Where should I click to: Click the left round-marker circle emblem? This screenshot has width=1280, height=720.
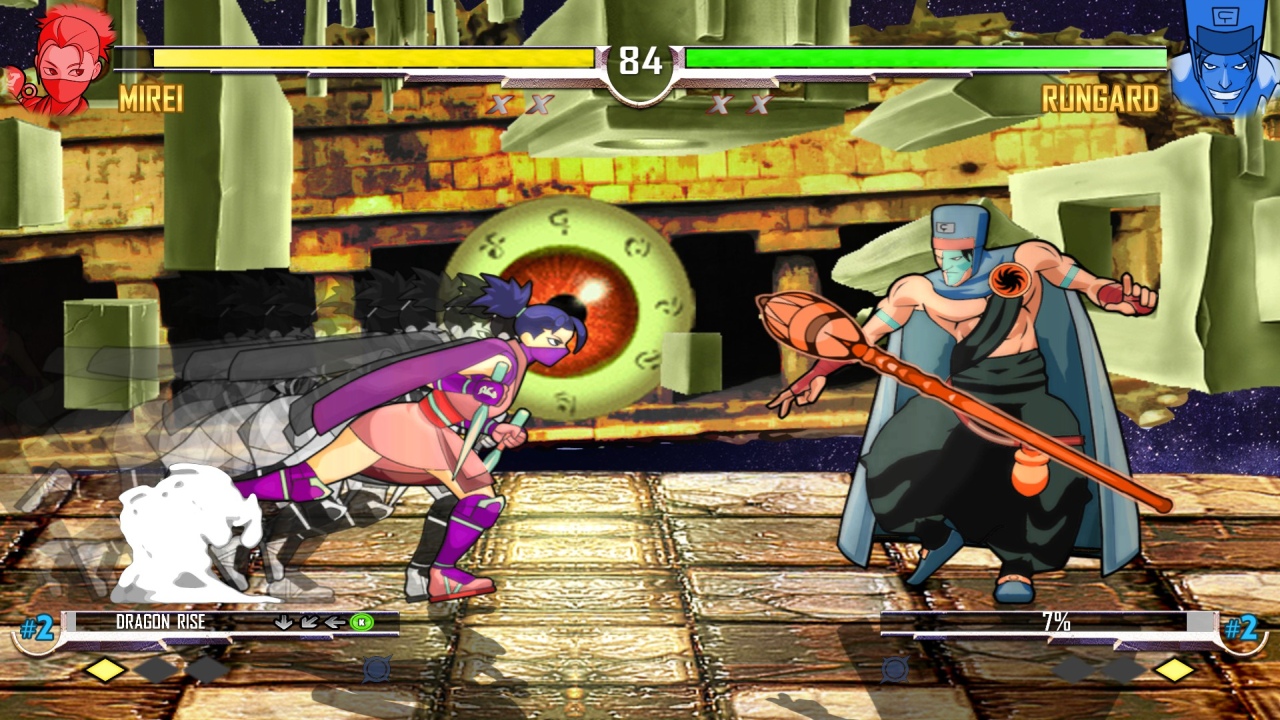point(376,669)
